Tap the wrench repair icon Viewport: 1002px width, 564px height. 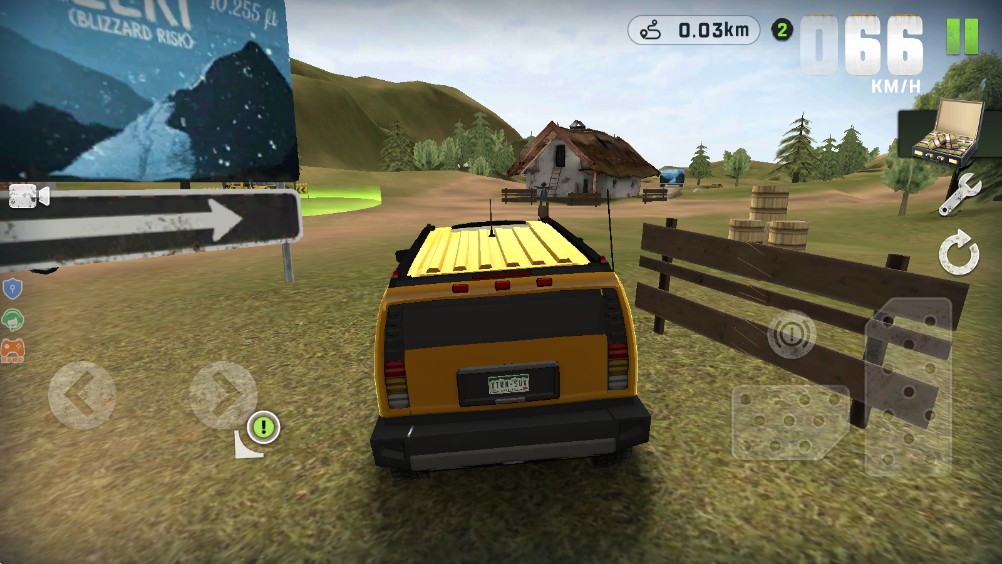point(958,194)
